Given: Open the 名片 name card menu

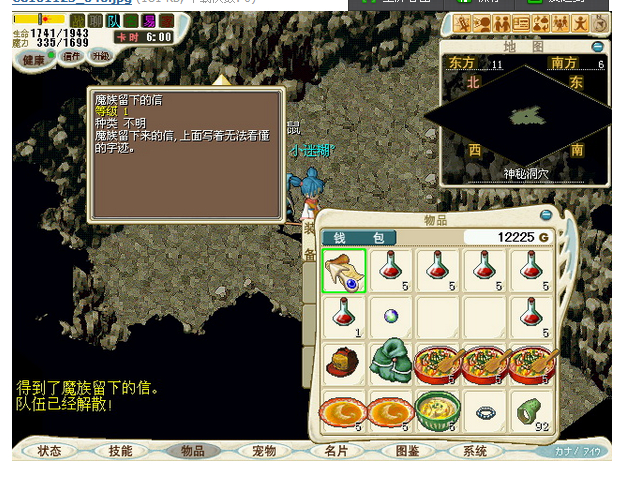Looking at the screenshot, I should tap(336, 451).
